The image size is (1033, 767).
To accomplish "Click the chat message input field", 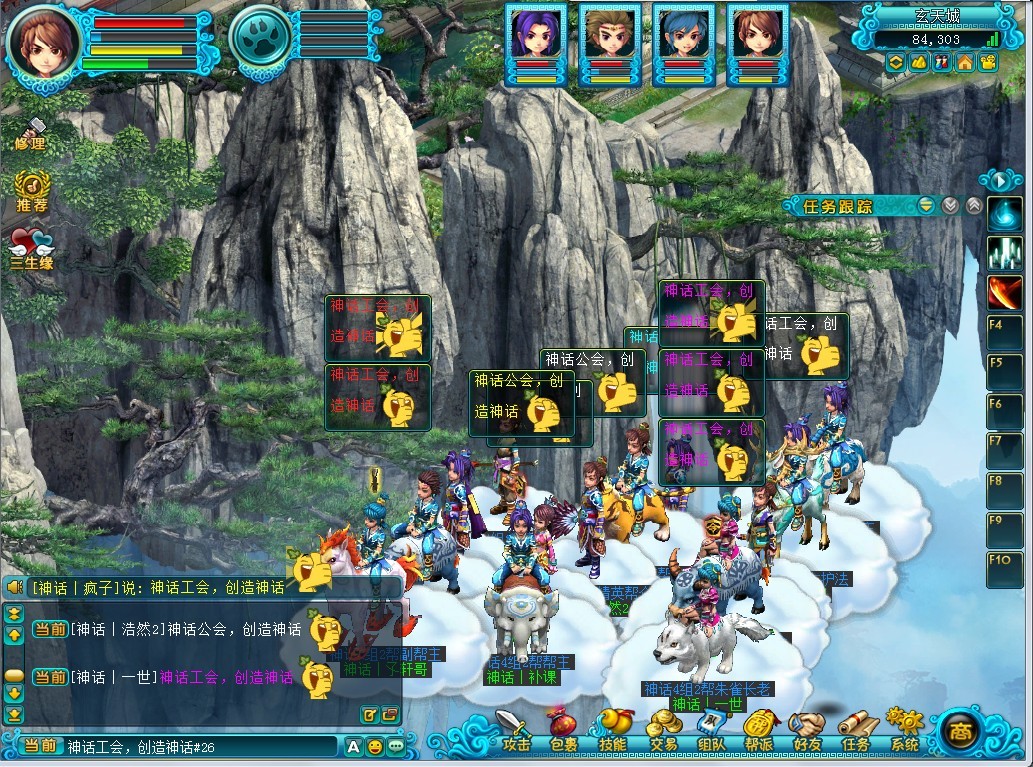I will tap(200, 747).
